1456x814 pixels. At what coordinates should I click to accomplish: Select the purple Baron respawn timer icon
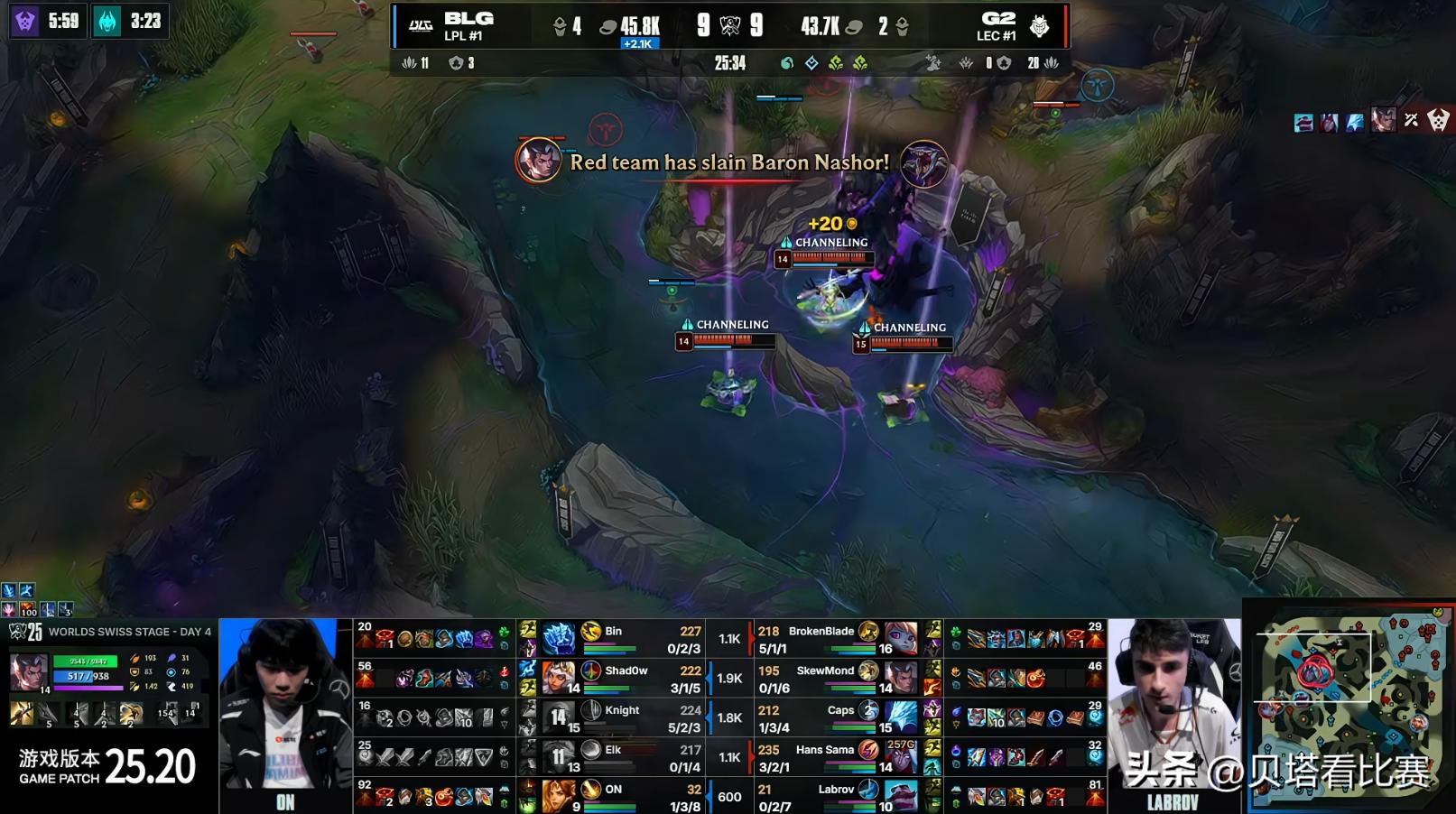[25, 21]
